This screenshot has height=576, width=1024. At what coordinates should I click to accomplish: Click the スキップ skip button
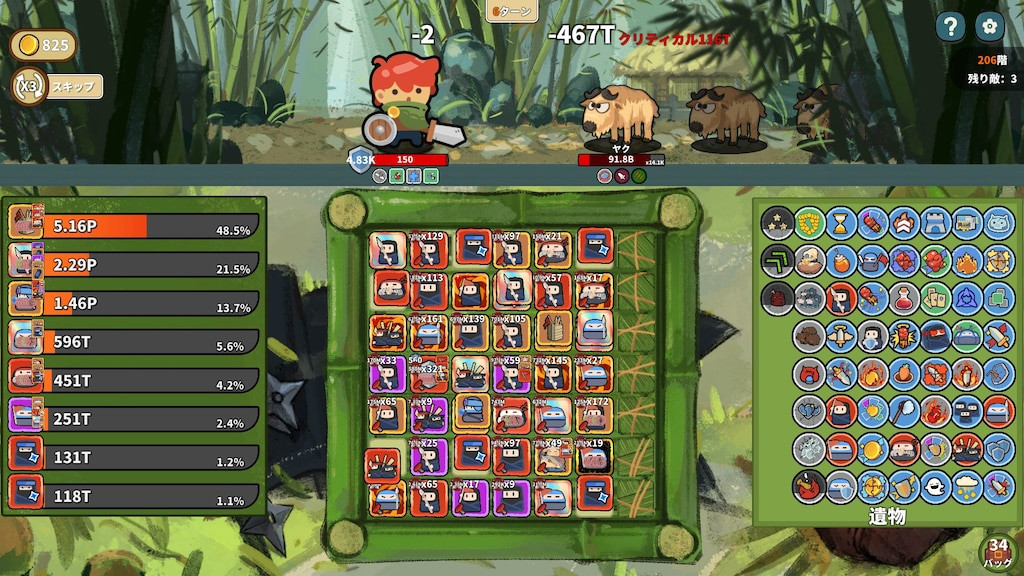click(x=74, y=87)
